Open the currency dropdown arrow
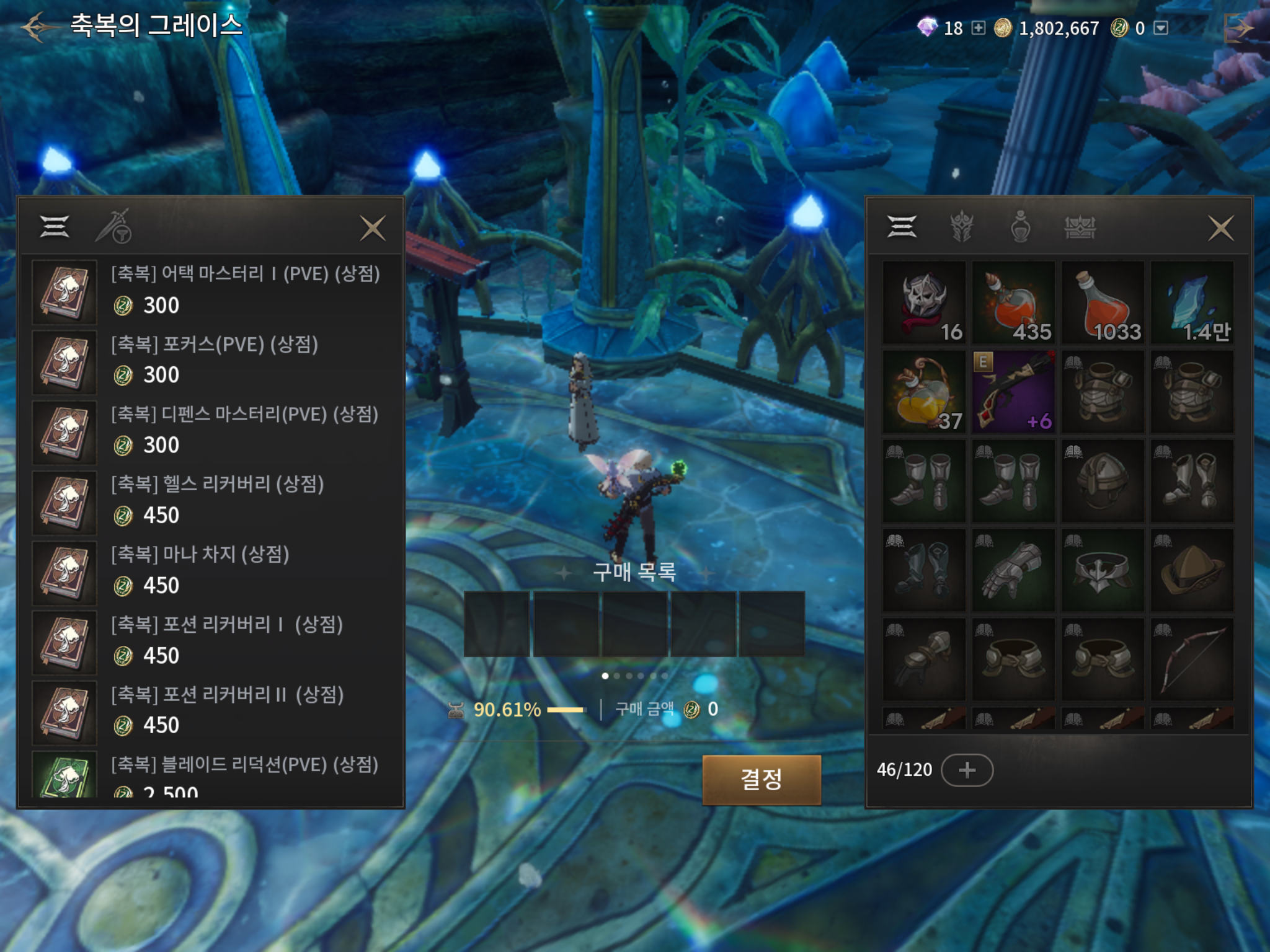1270x952 pixels. (1161, 28)
